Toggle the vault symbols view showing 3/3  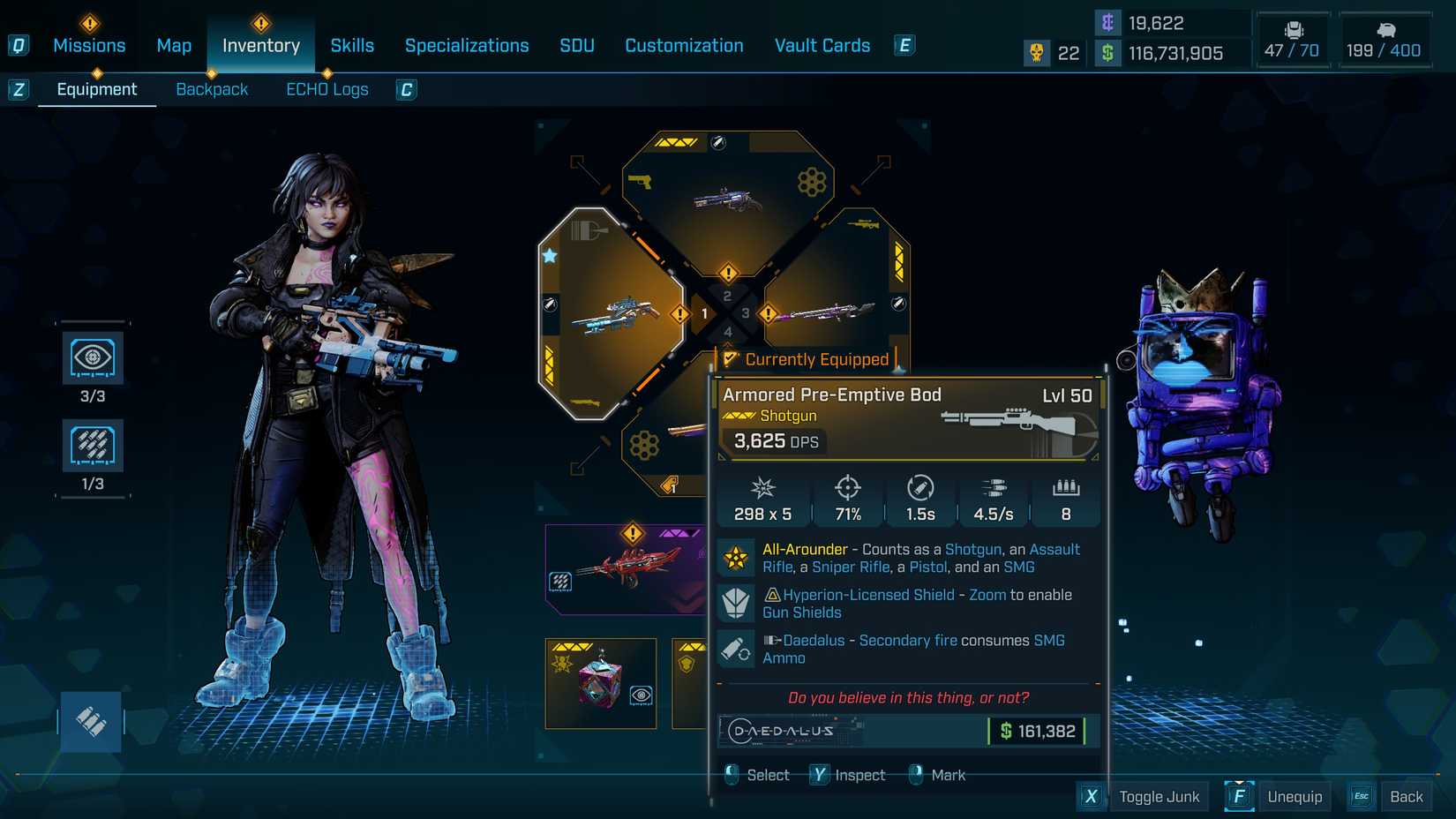coord(93,358)
